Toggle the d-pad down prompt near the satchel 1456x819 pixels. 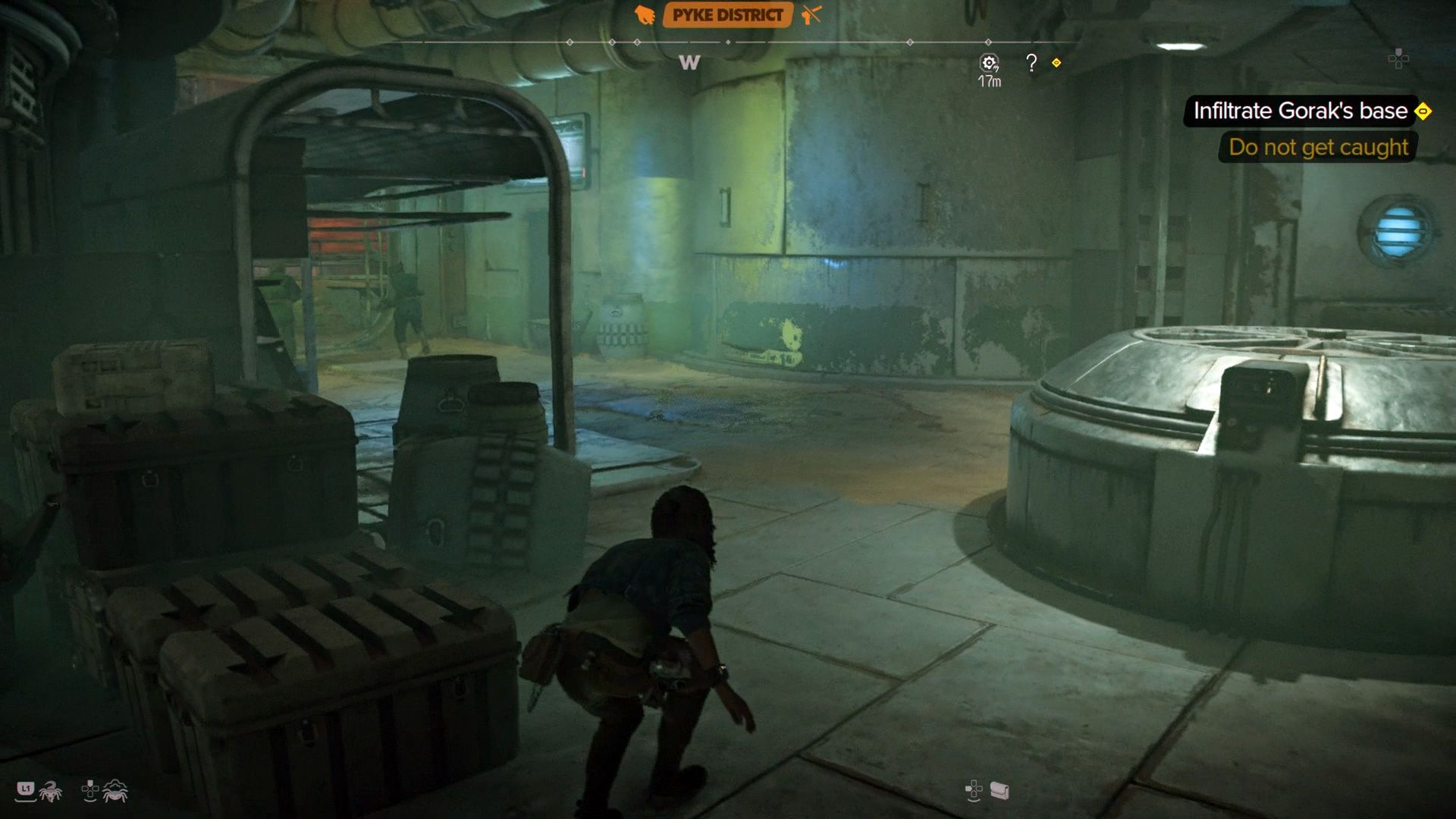[974, 789]
